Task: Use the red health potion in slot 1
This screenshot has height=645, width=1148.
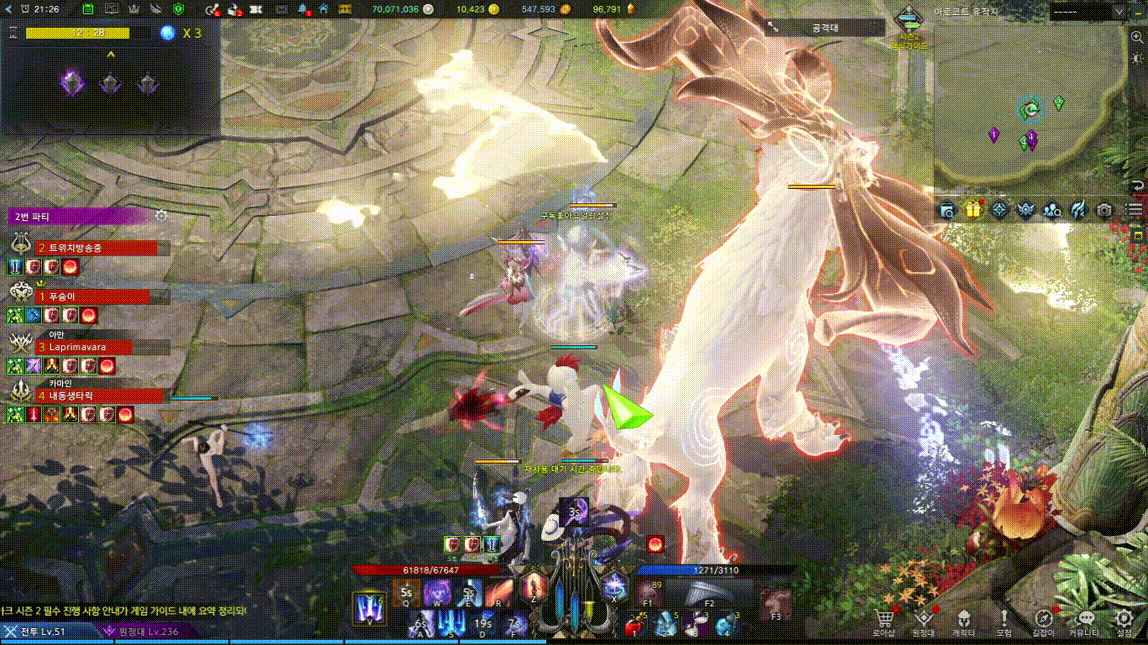Action: click(x=632, y=625)
